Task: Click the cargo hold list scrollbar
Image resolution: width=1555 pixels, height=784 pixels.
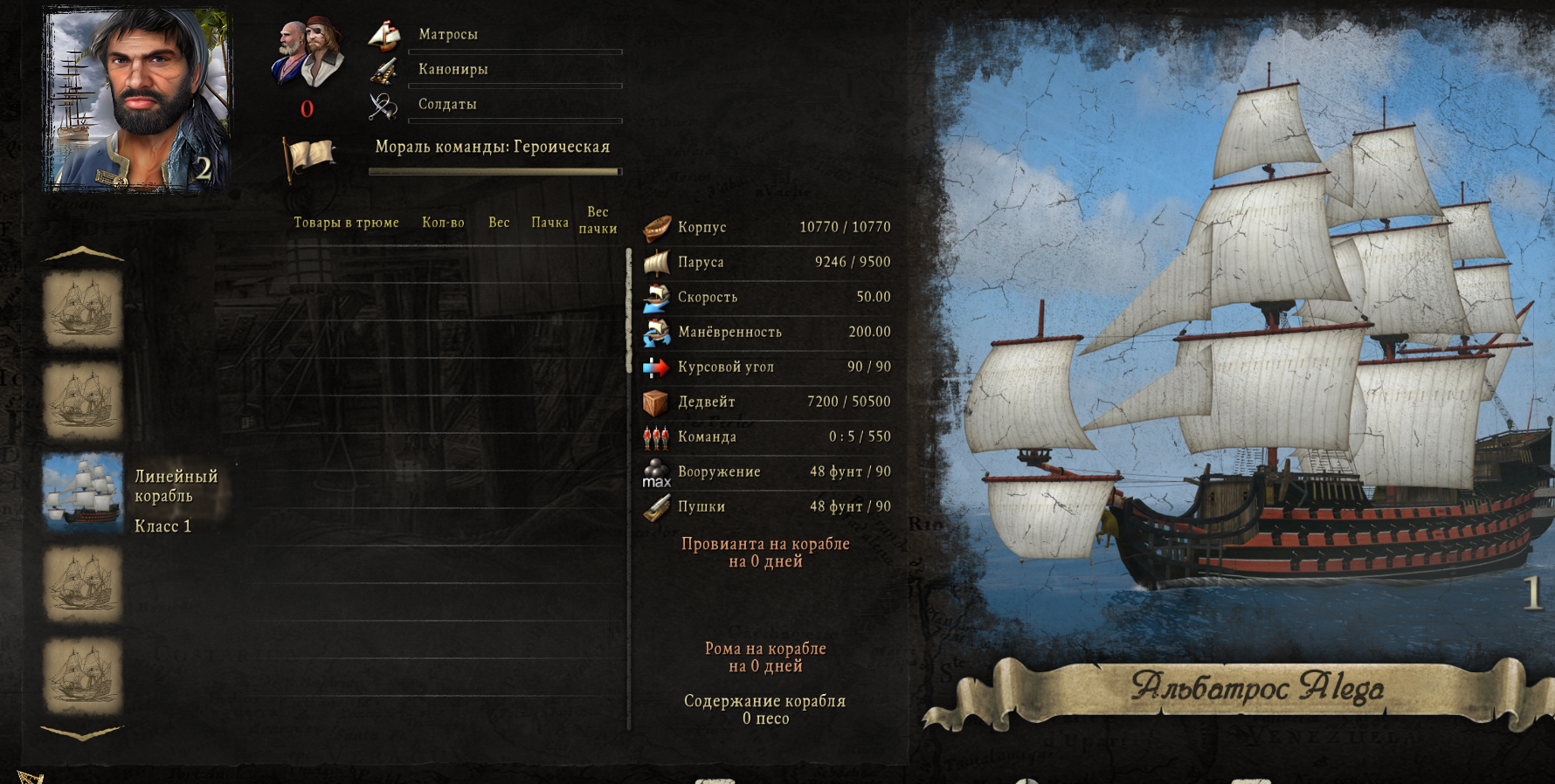Action: click(628, 487)
